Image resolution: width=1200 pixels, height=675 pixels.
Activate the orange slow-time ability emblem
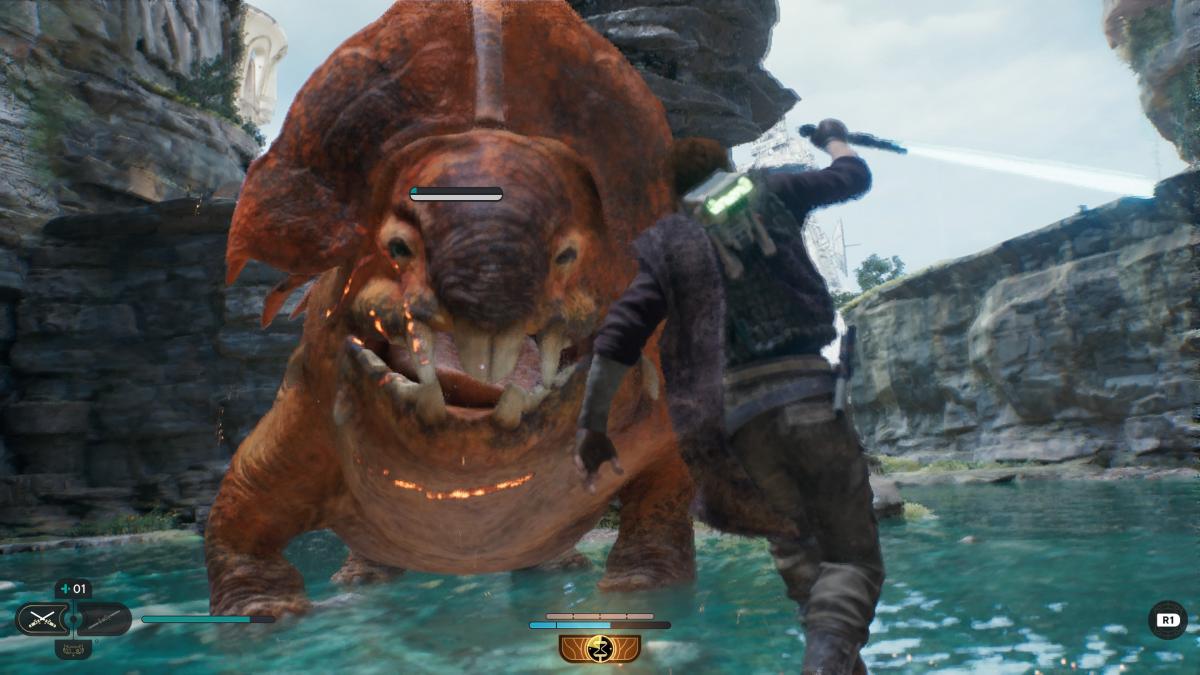coord(599,647)
